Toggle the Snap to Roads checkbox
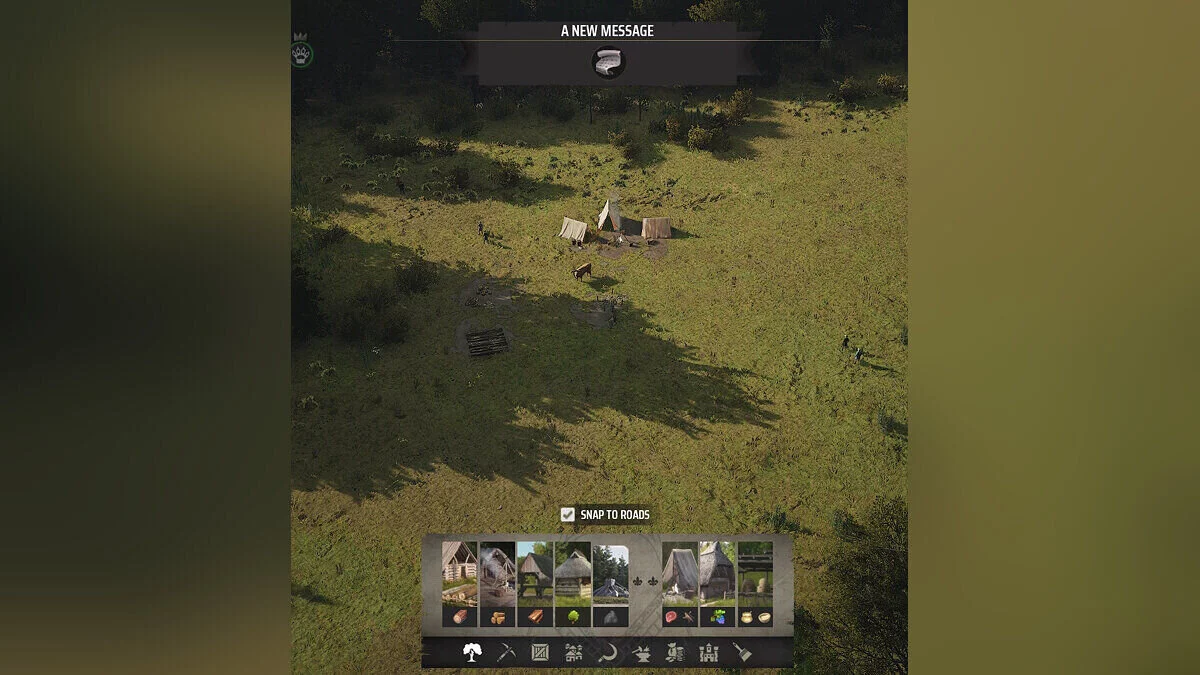The width and height of the screenshot is (1200, 675). (567, 515)
